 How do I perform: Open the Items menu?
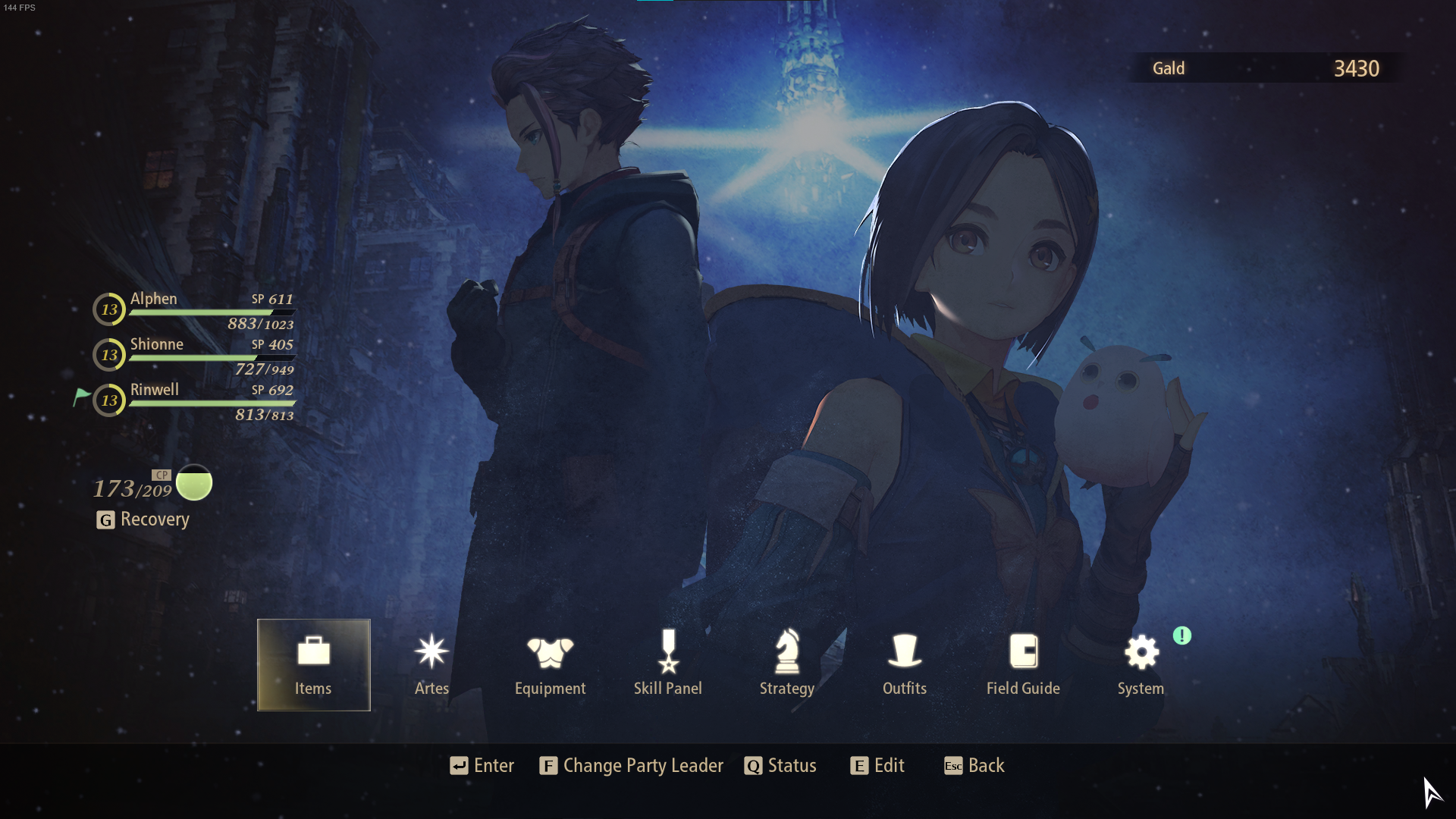pos(313,664)
